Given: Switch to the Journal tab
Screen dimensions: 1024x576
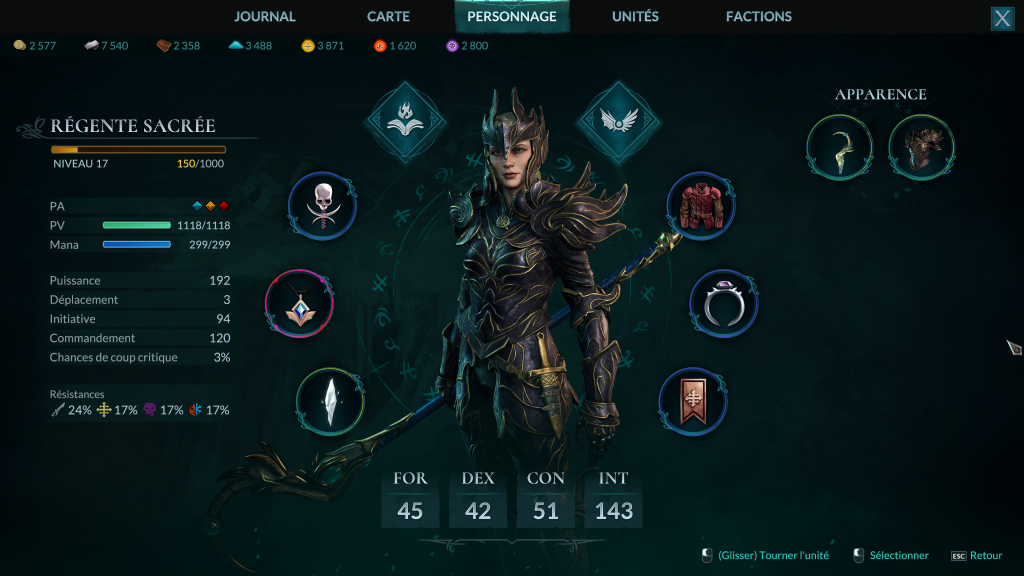Looking at the screenshot, I should (x=265, y=17).
